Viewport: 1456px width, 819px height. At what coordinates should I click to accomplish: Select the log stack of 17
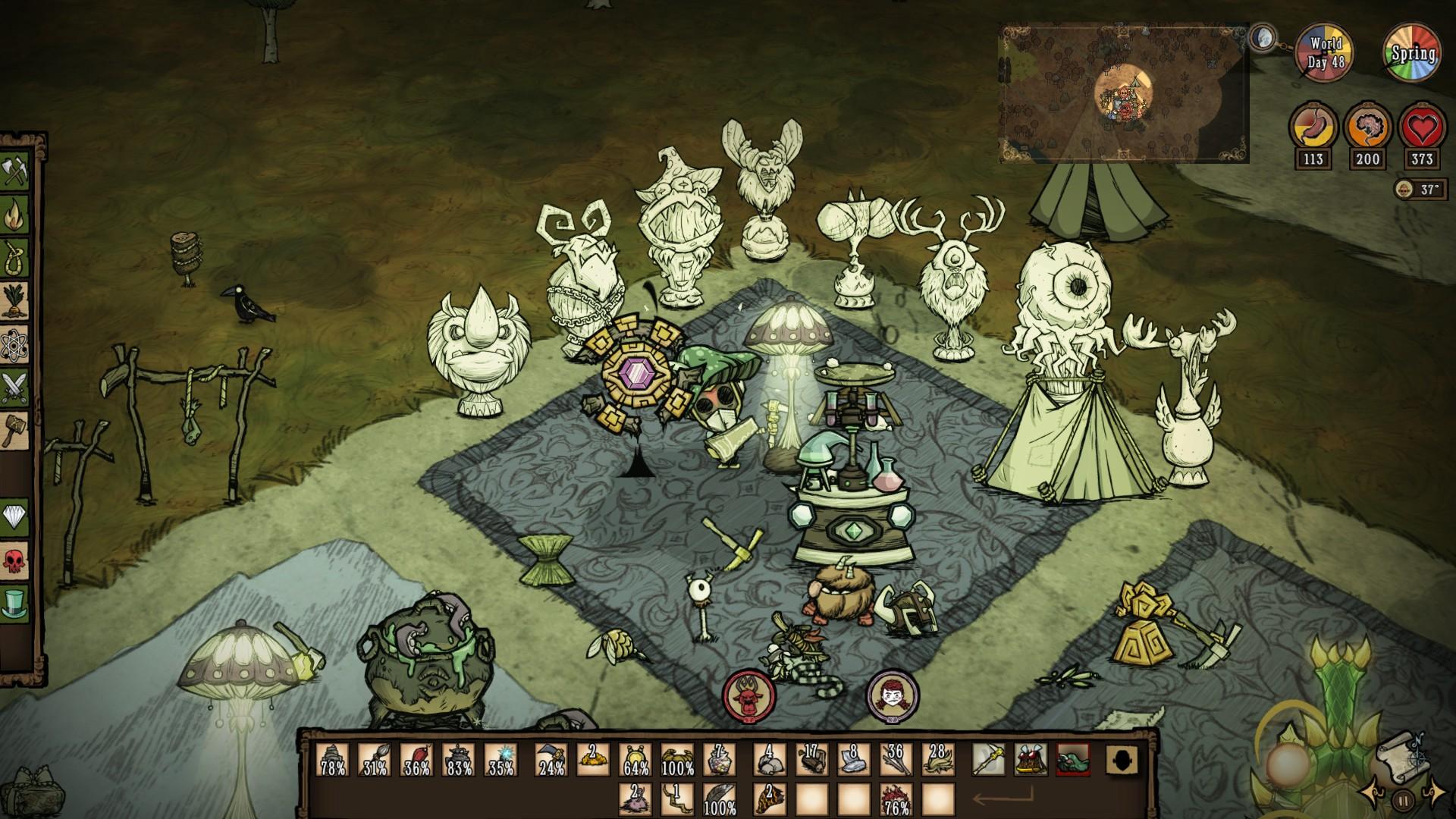[x=811, y=758]
